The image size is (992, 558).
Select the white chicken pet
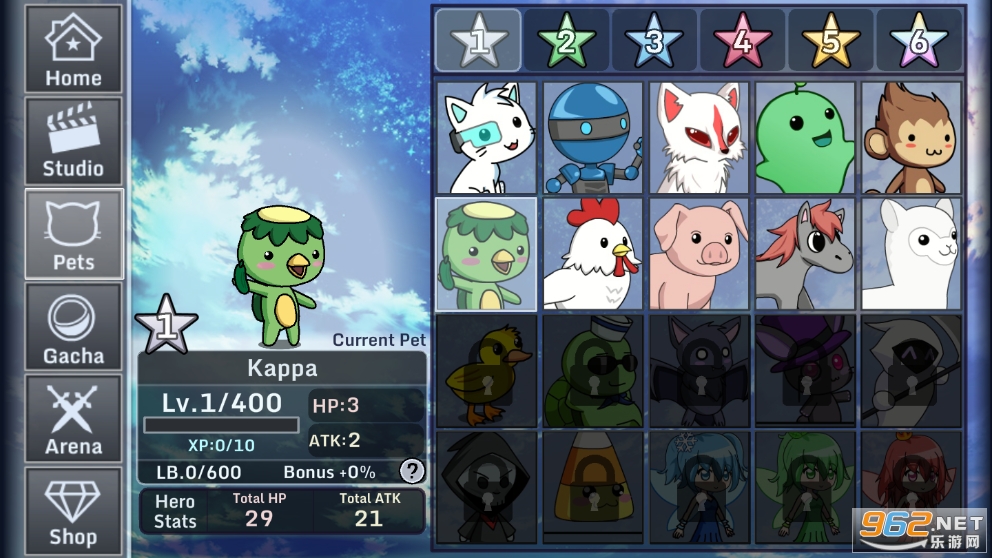(593, 254)
